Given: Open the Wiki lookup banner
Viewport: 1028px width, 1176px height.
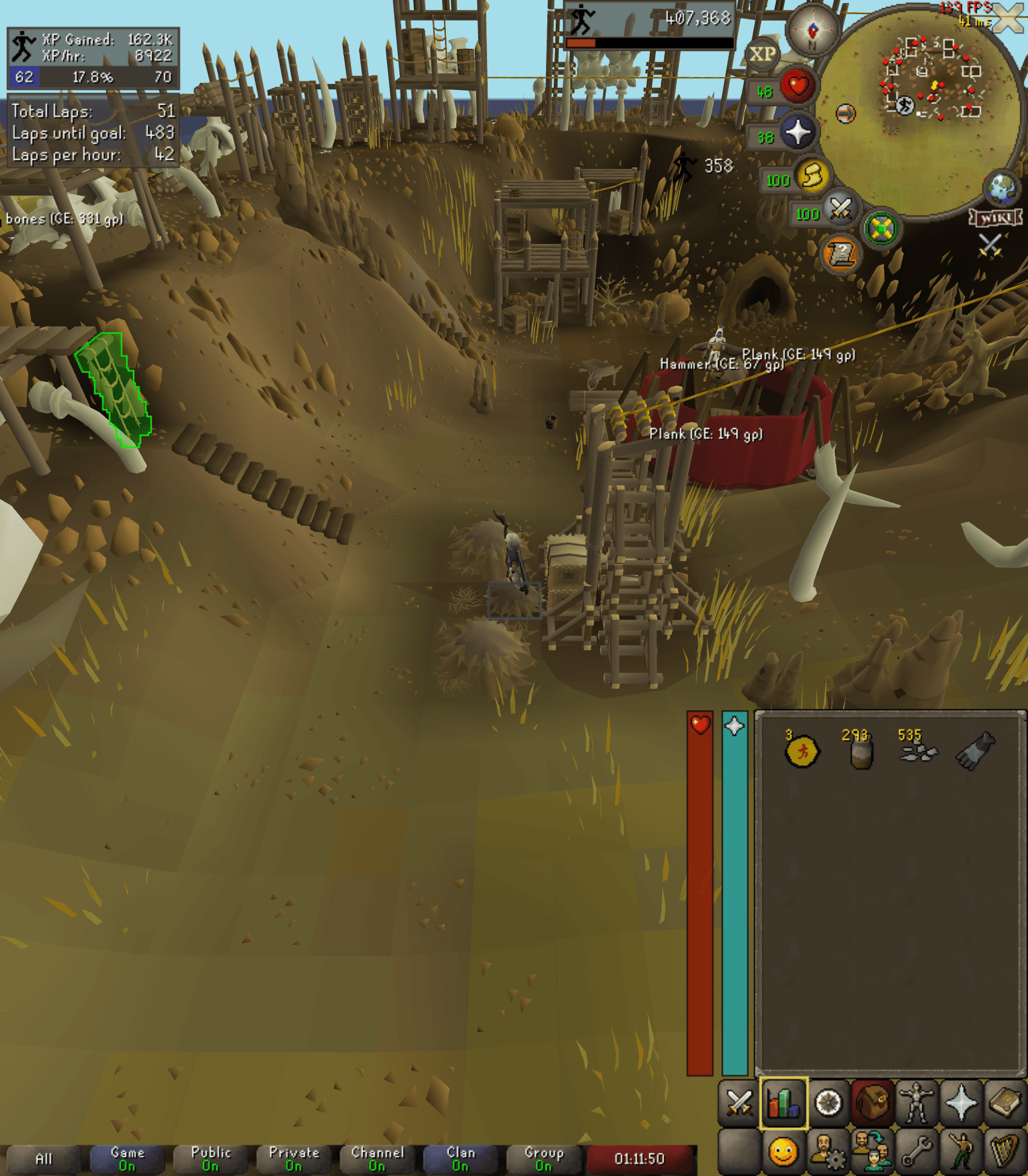Looking at the screenshot, I should (x=995, y=218).
